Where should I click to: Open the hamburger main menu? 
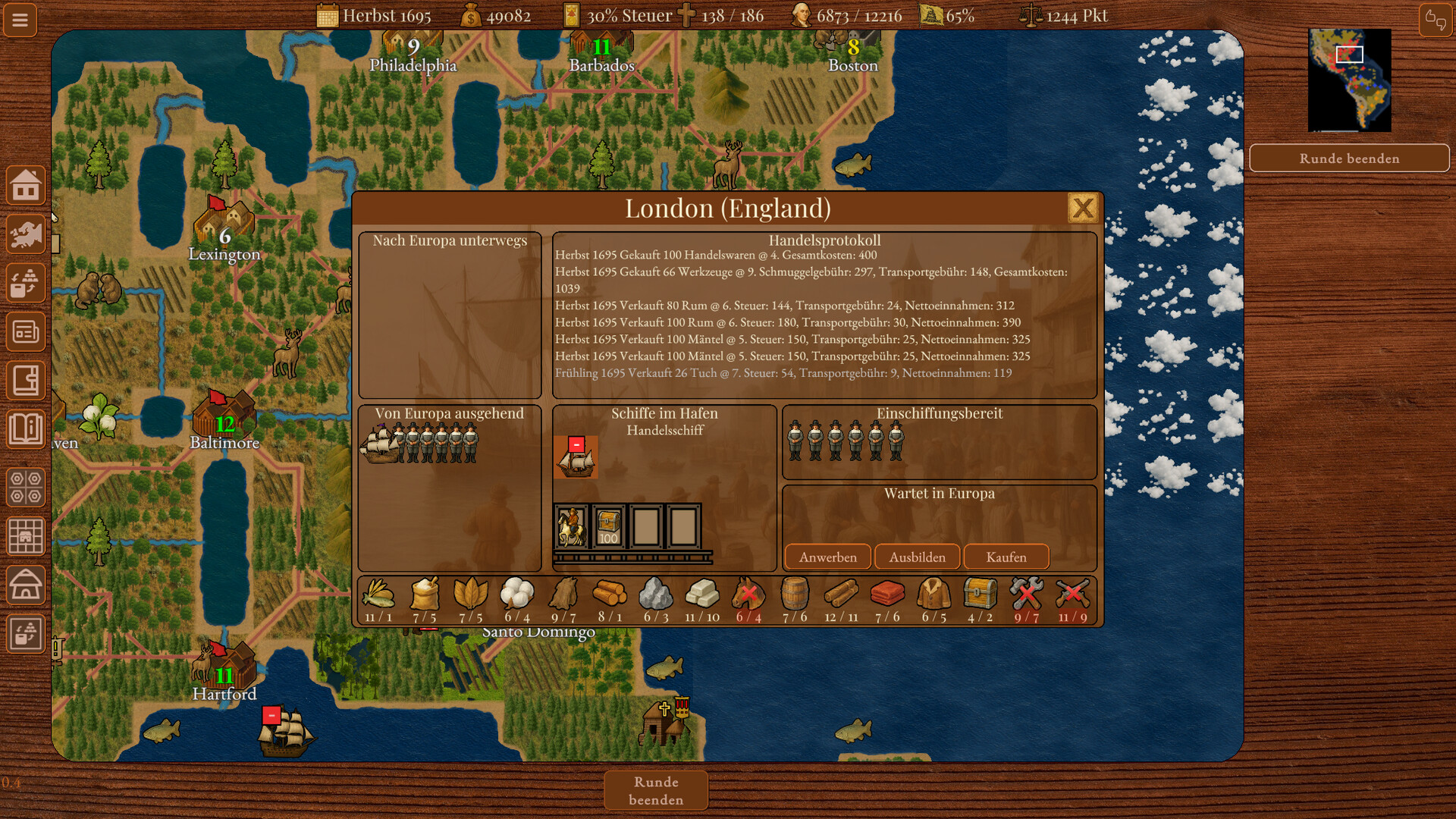[20, 20]
